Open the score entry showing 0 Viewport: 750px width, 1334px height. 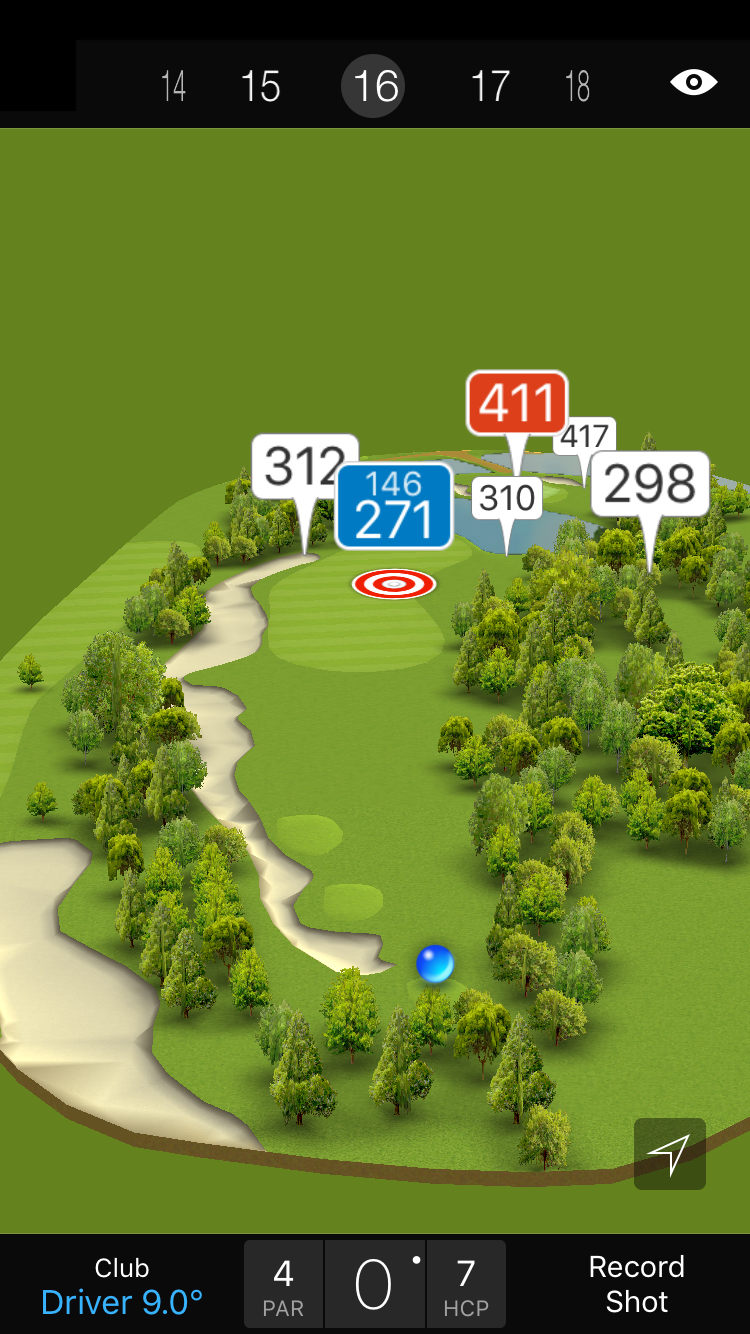pos(374,1285)
